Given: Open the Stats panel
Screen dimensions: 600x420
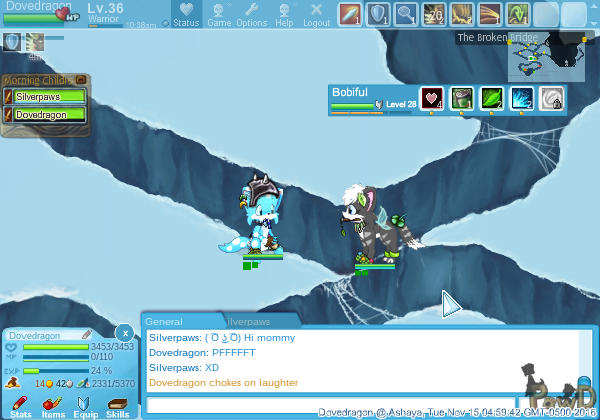Looking at the screenshot, I should tap(20, 405).
